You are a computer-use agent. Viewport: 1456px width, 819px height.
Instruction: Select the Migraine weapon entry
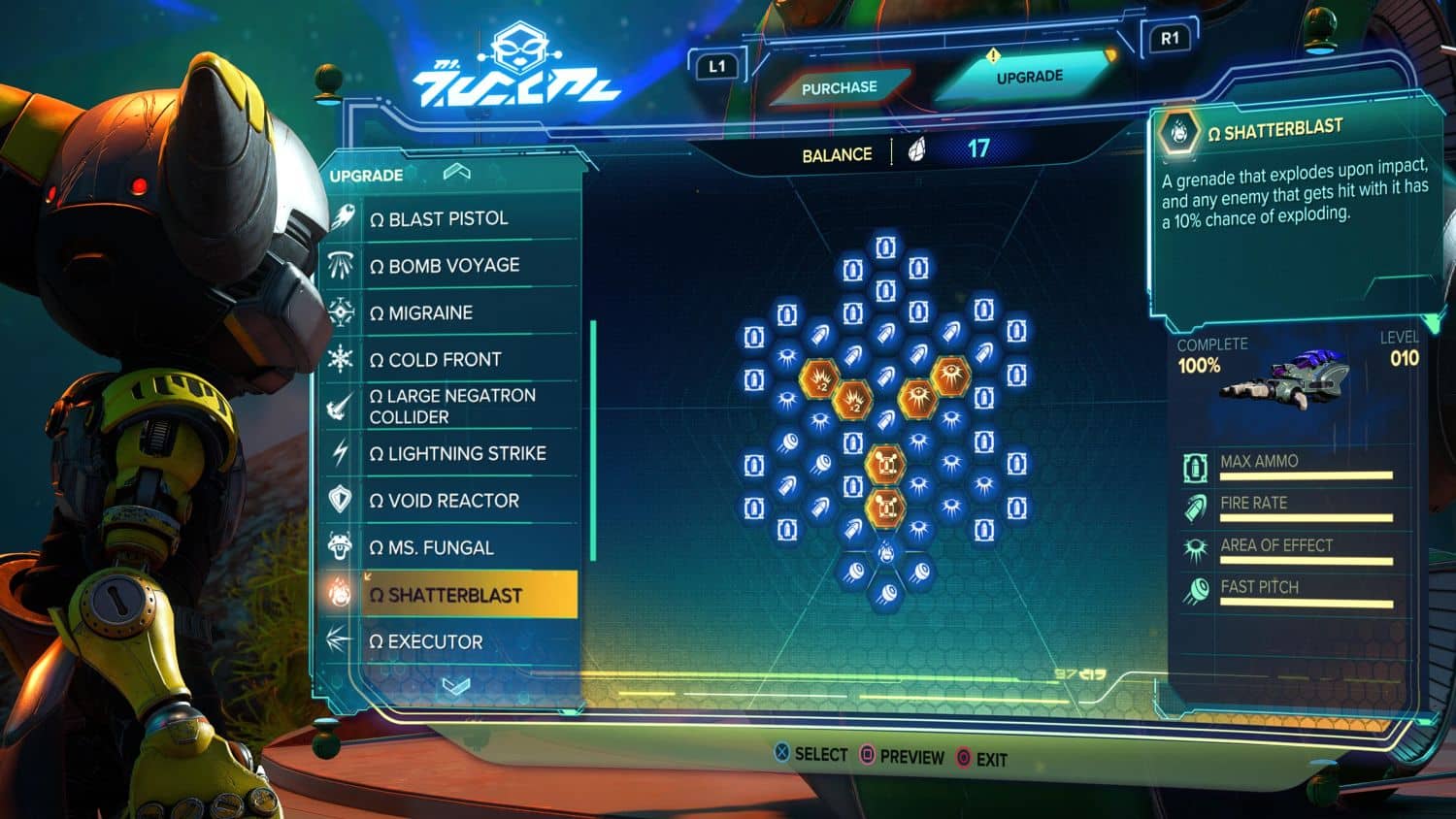(x=430, y=312)
